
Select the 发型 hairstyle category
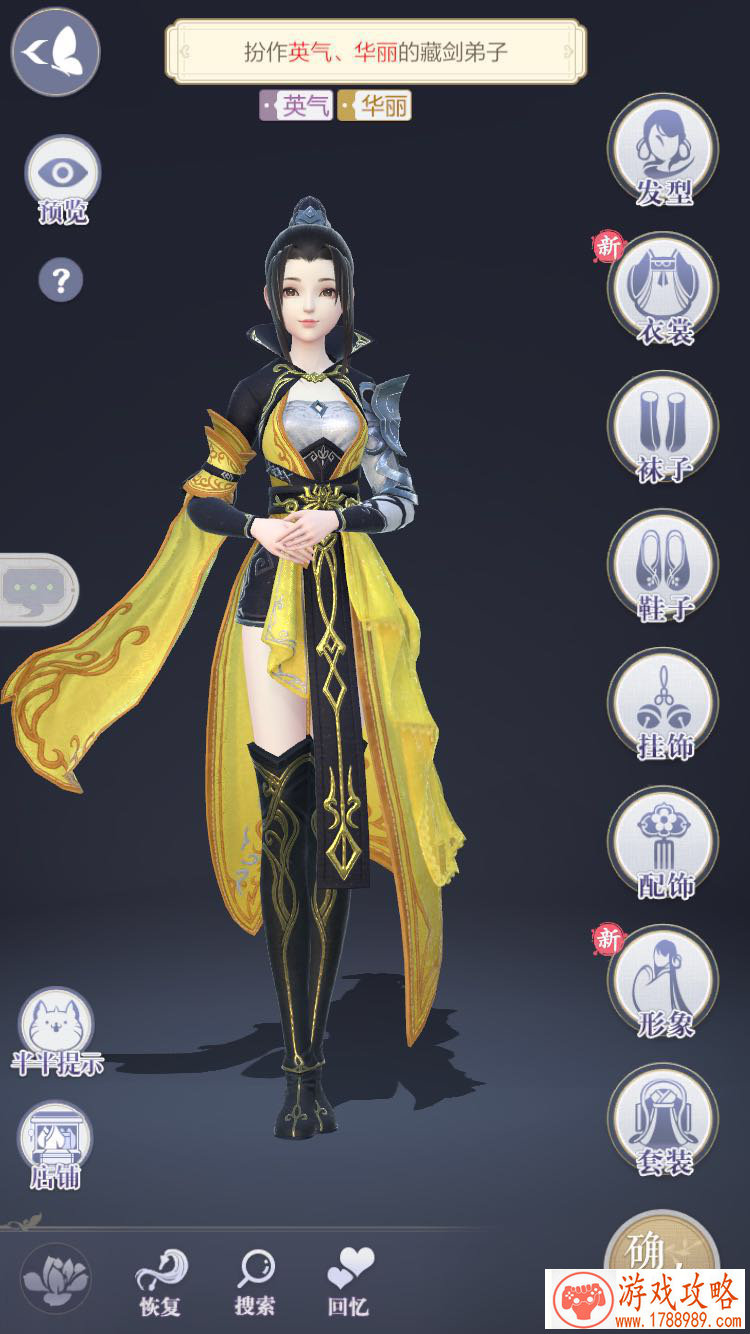pos(663,151)
